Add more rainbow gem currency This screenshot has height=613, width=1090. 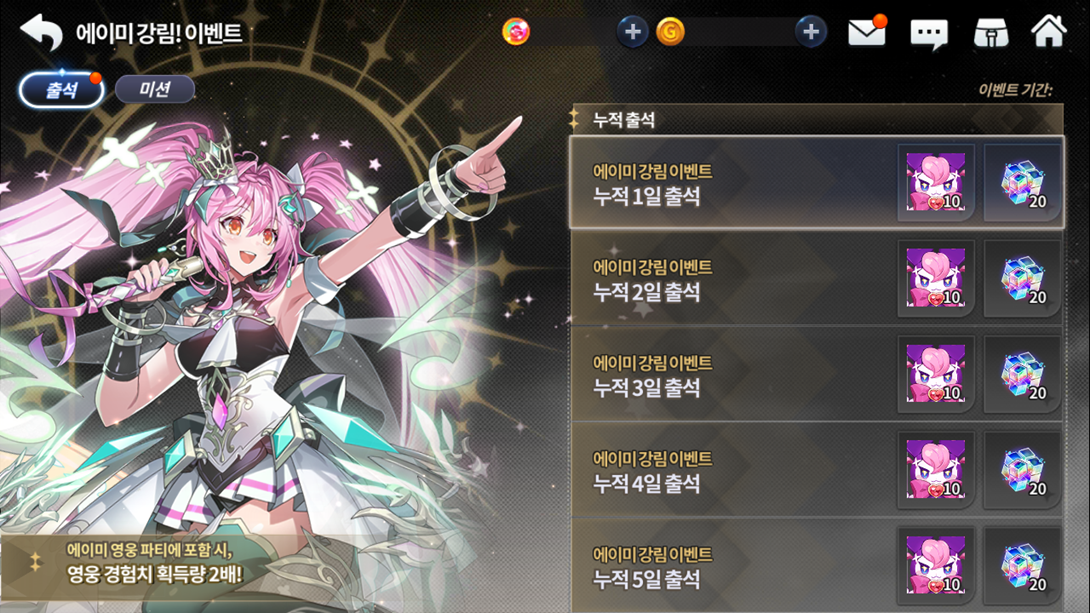point(632,32)
